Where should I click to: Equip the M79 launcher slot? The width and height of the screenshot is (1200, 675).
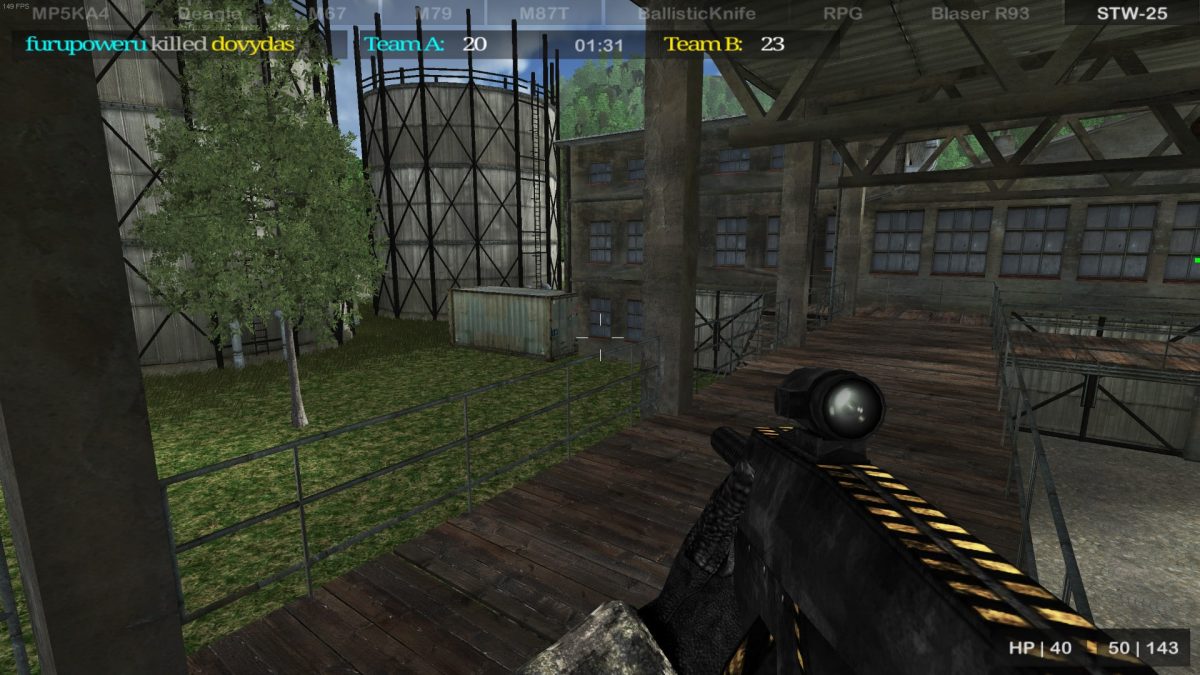[433, 13]
